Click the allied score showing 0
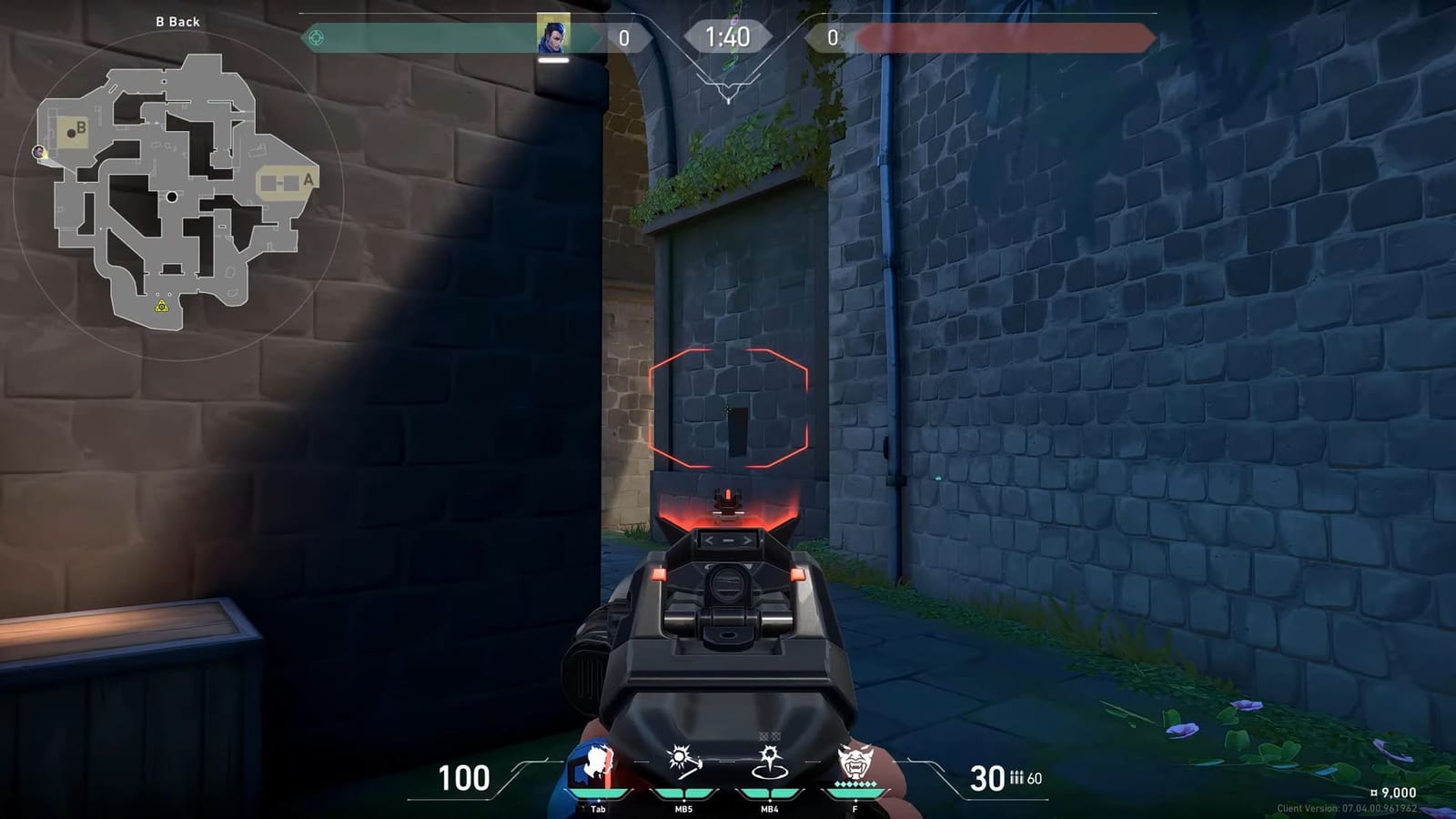Image resolution: width=1456 pixels, height=819 pixels. click(x=623, y=39)
